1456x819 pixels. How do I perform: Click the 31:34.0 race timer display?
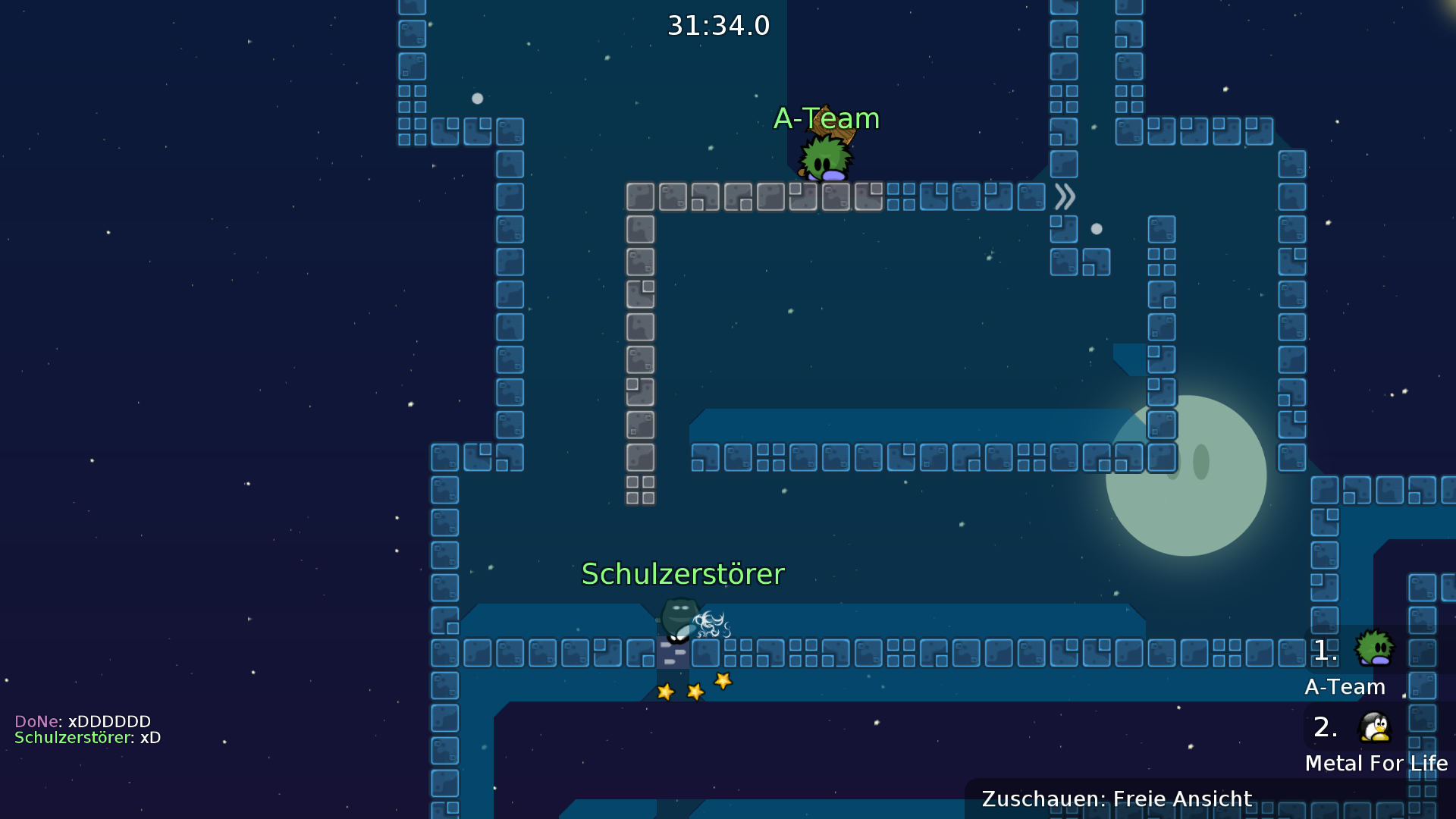pyautogui.click(x=718, y=25)
